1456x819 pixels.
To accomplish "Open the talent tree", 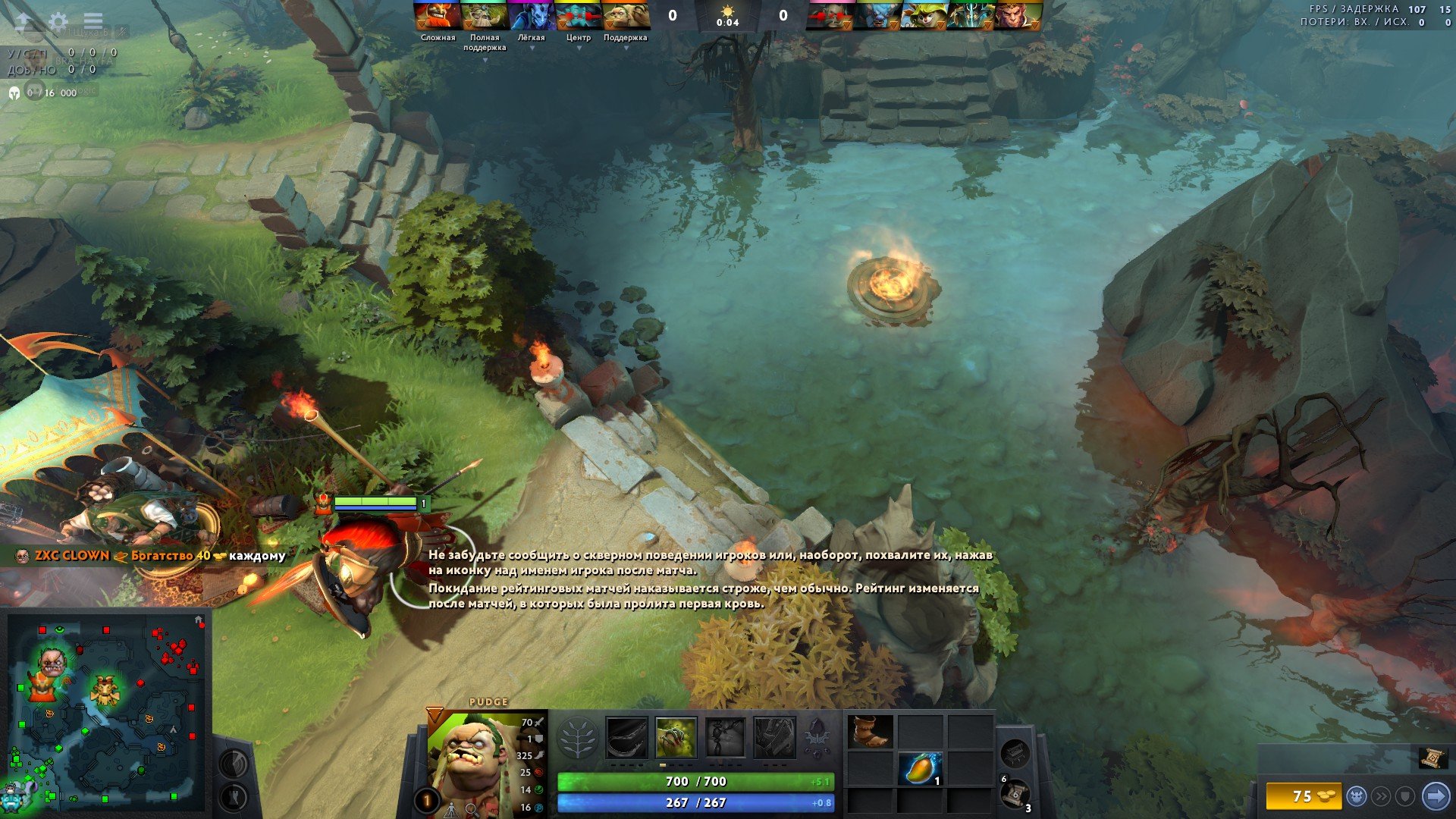I will [x=577, y=738].
